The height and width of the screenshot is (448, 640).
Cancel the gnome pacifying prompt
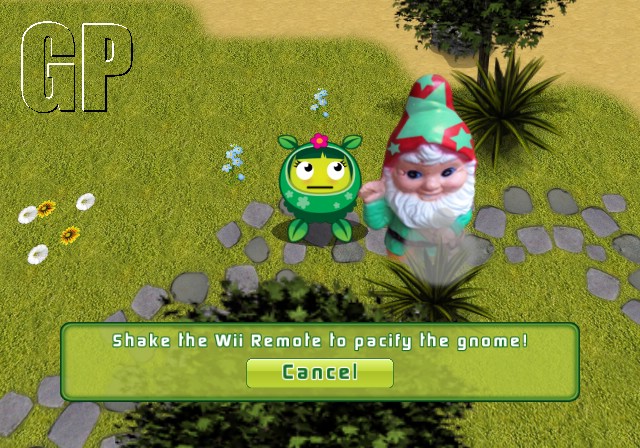(319, 373)
